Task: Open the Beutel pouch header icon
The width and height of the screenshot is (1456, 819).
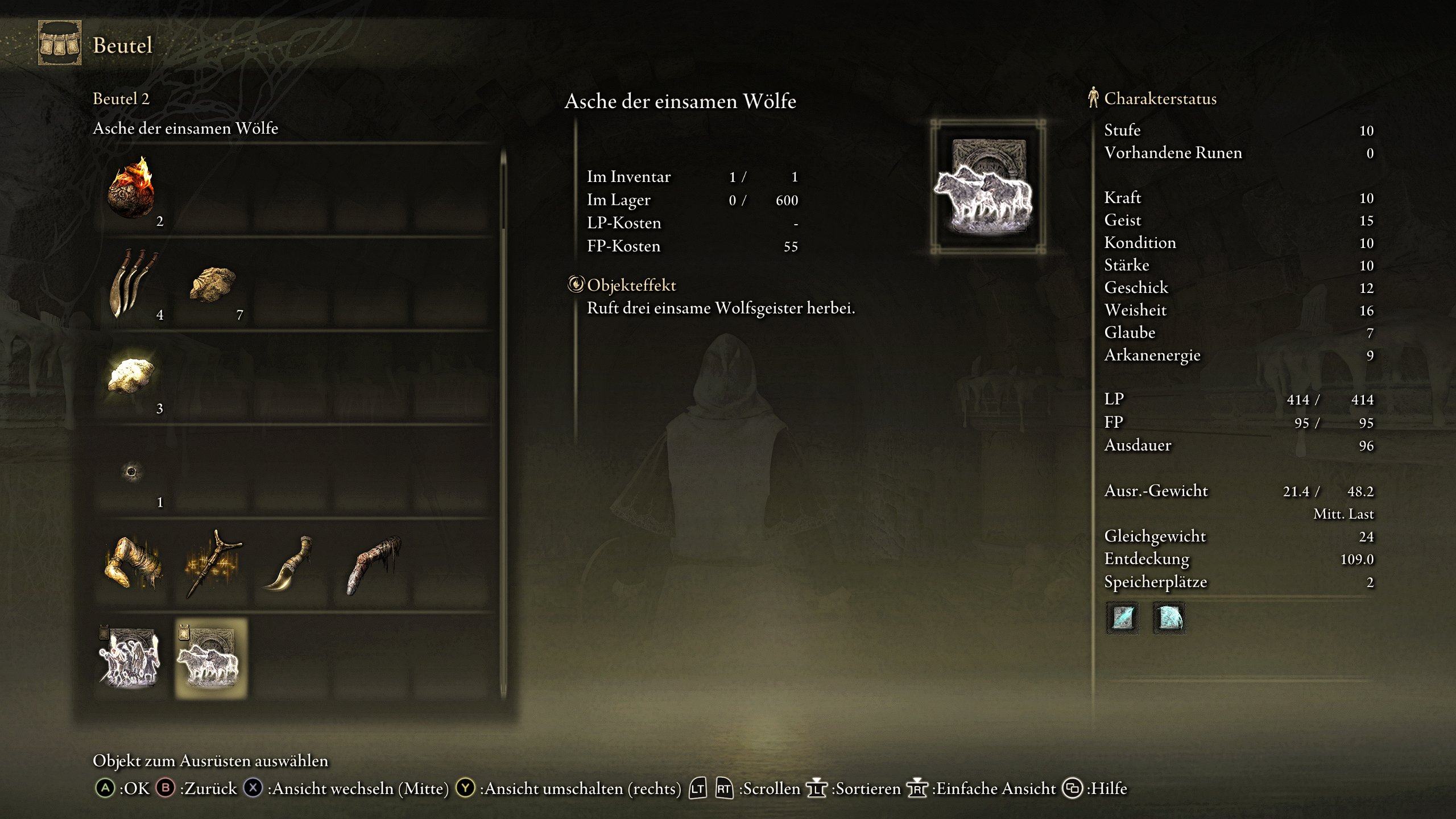Action: pyautogui.click(x=60, y=44)
